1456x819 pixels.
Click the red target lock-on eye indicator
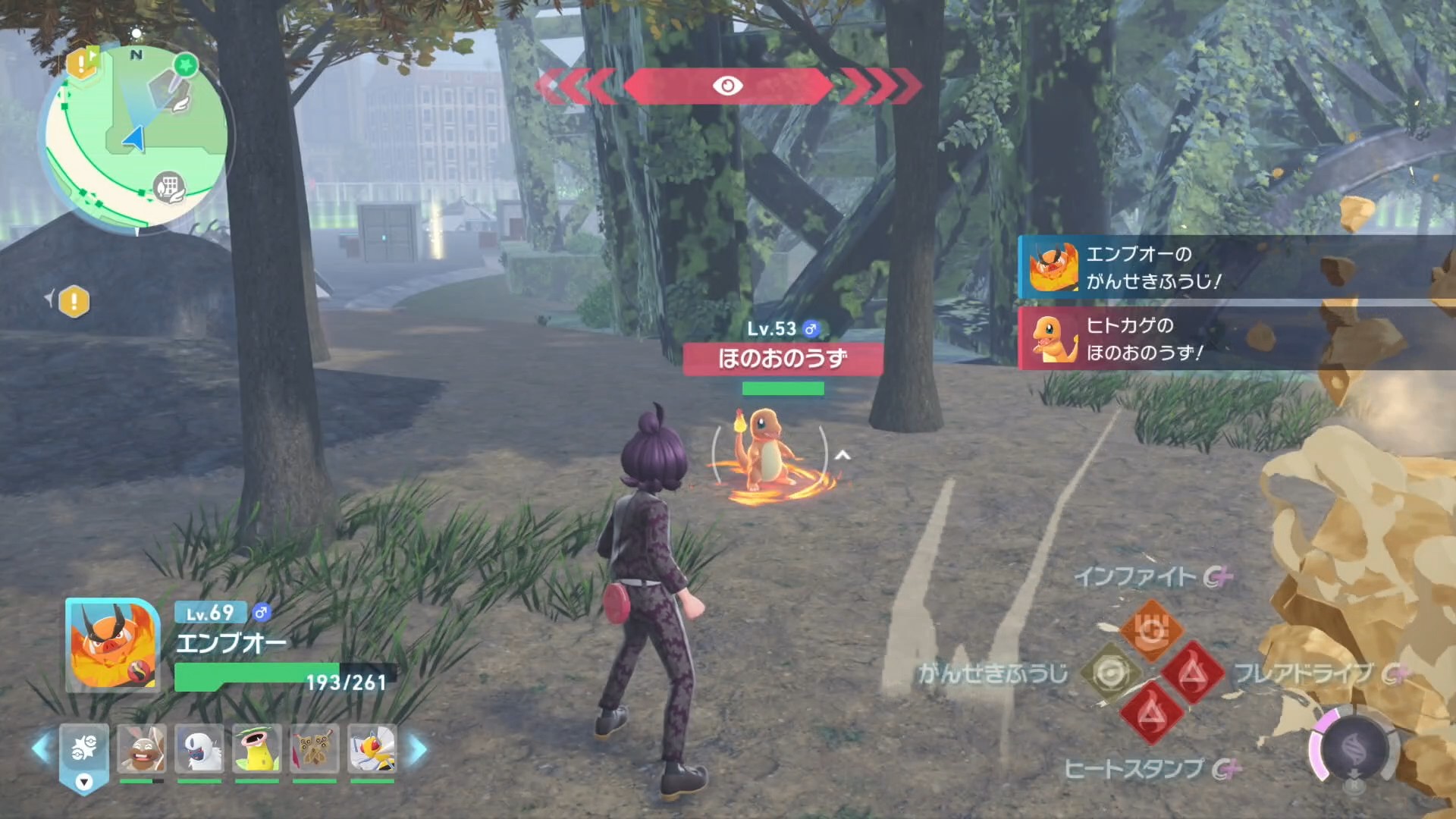[728, 86]
